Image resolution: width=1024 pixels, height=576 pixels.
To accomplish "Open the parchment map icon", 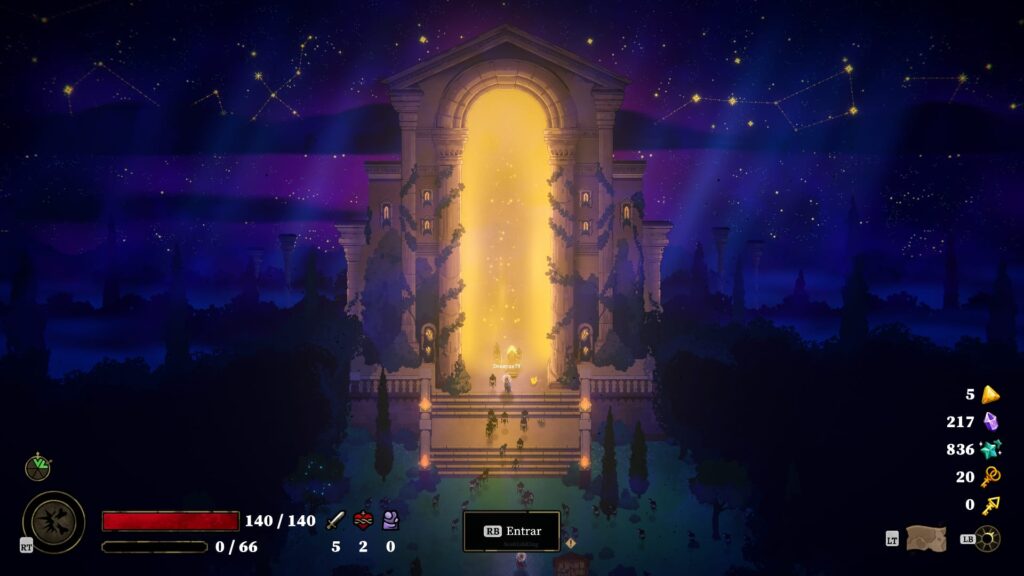I will pyautogui.click(x=925, y=538).
